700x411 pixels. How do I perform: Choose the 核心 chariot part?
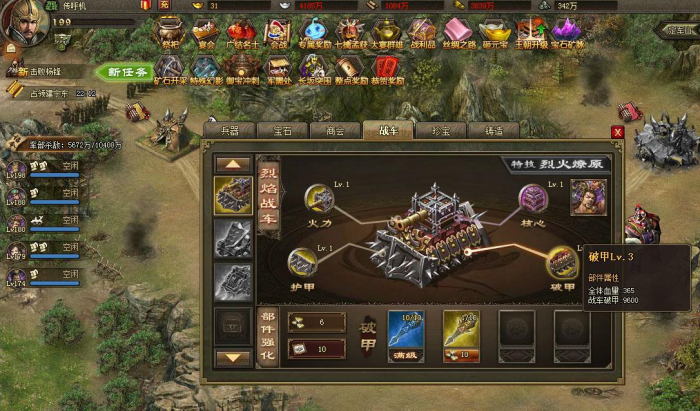pyautogui.click(x=533, y=199)
